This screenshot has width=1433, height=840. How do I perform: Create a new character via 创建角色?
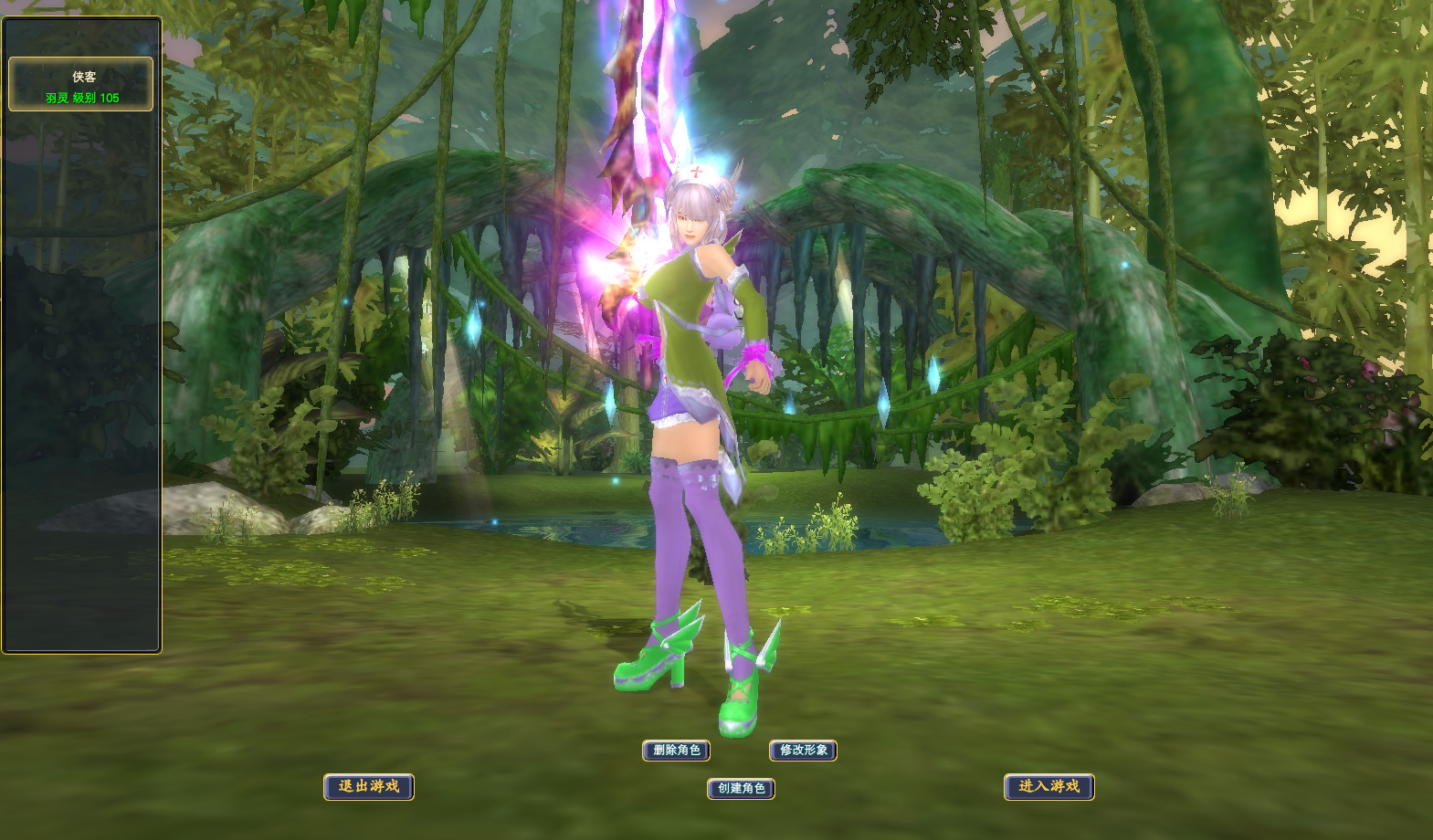tap(741, 788)
